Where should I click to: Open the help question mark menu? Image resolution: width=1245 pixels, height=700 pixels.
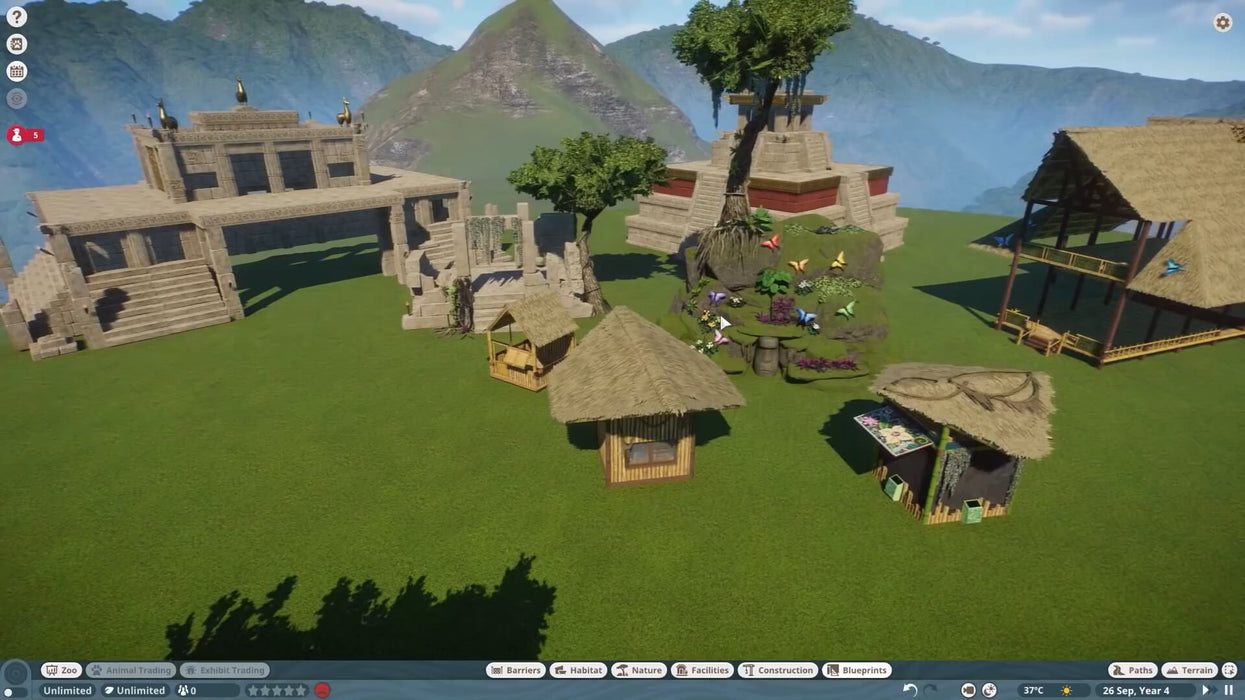coord(16,16)
